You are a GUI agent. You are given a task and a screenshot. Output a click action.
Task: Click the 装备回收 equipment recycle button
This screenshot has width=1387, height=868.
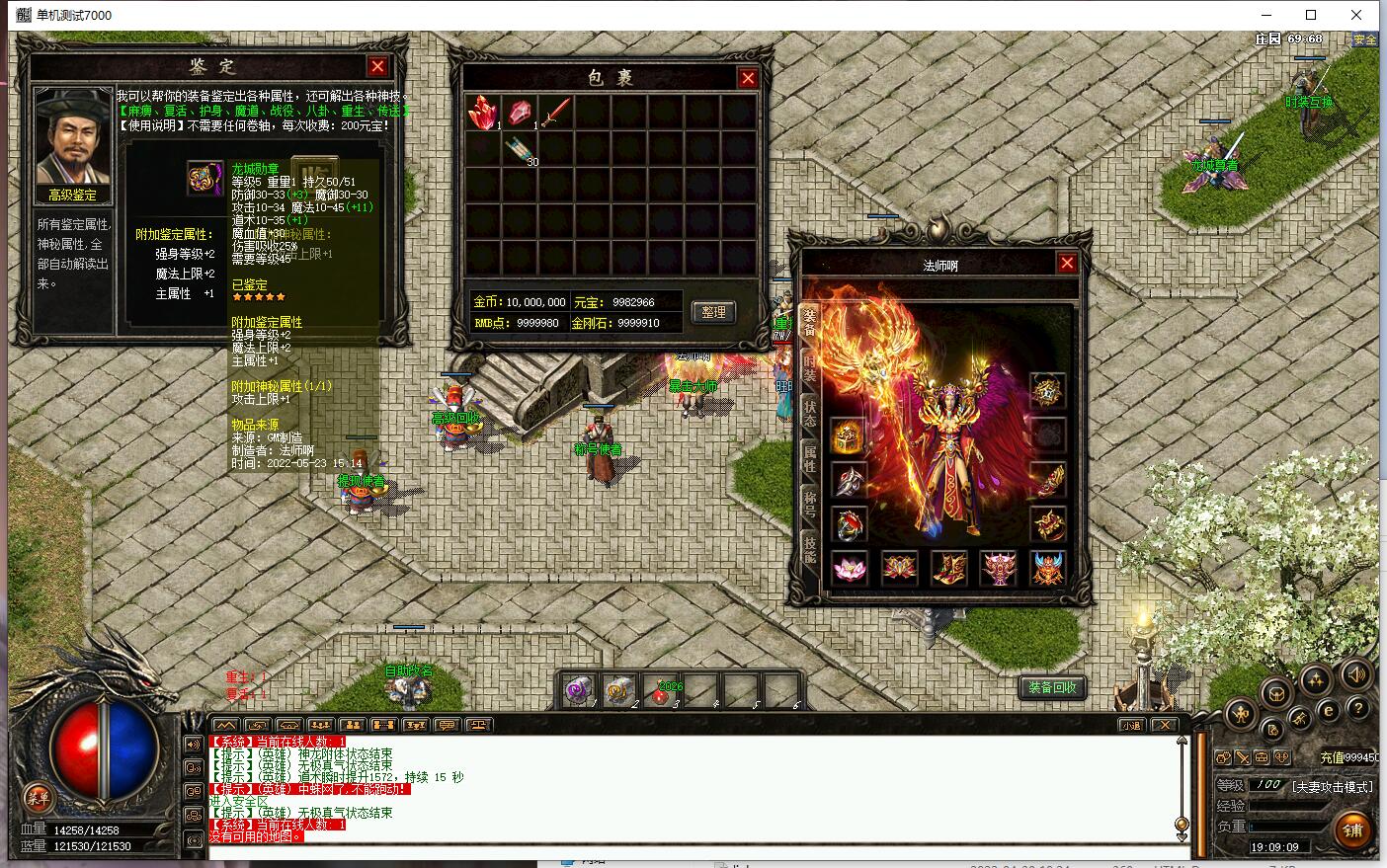coord(1051,687)
